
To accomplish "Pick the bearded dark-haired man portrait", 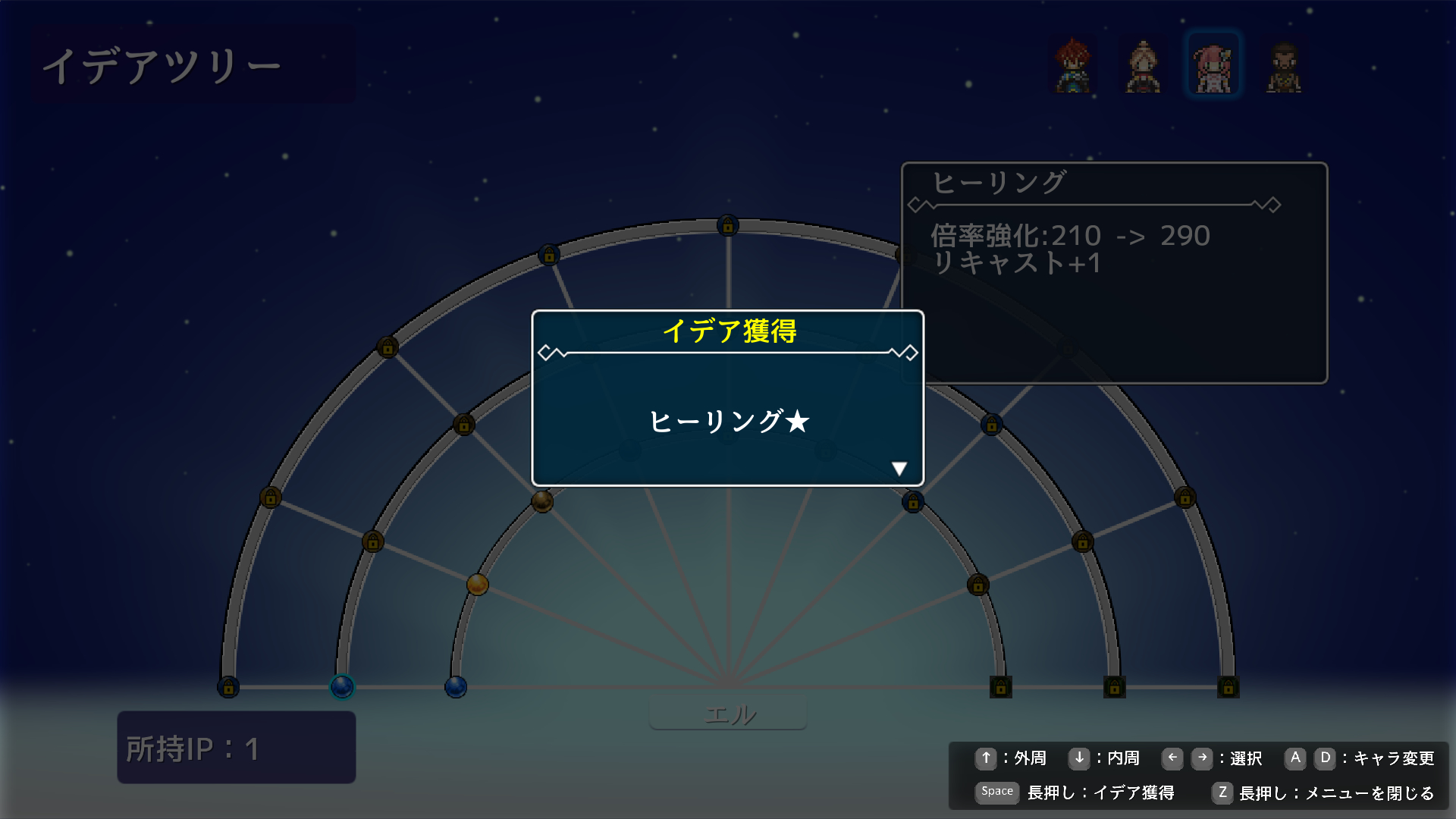I will click(x=1284, y=67).
